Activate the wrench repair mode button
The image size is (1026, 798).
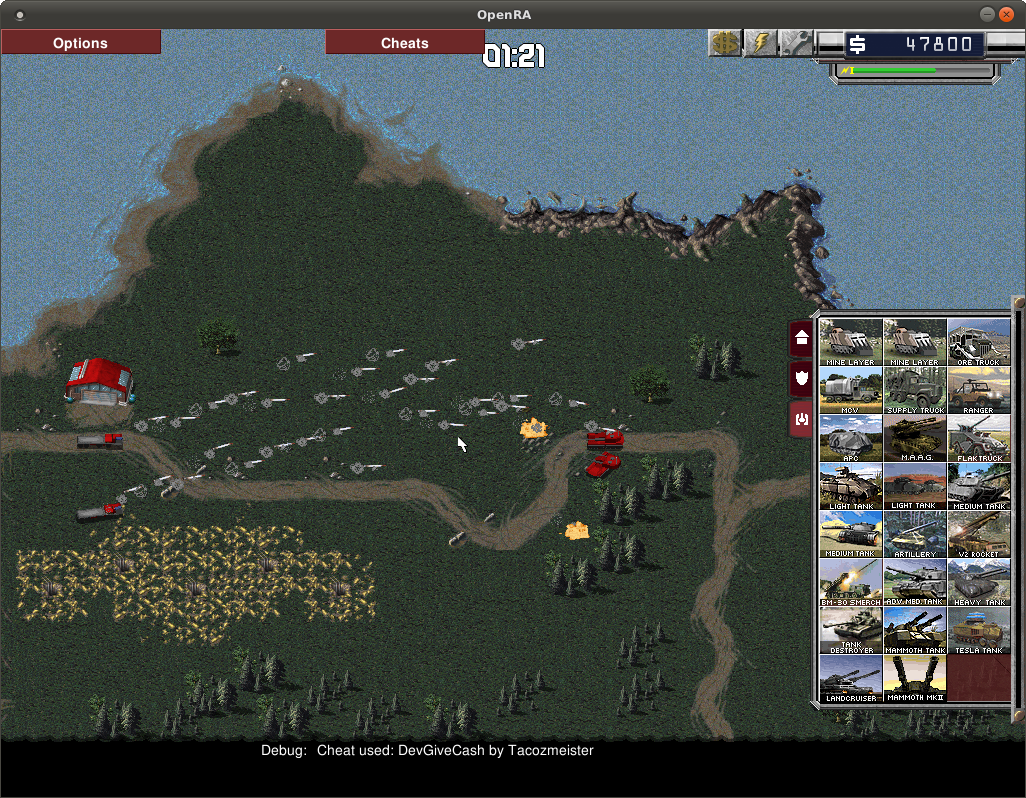coord(797,43)
